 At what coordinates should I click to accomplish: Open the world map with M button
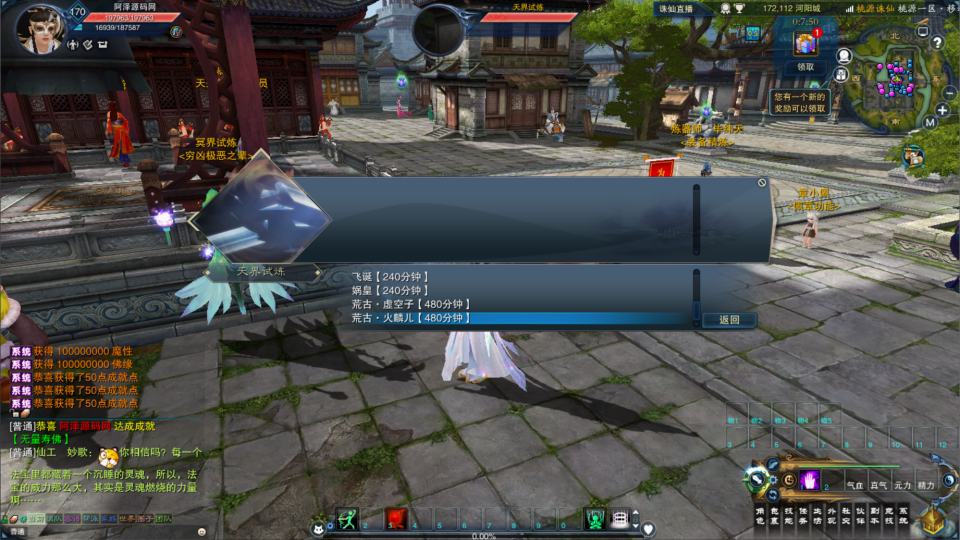pos(930,122)
